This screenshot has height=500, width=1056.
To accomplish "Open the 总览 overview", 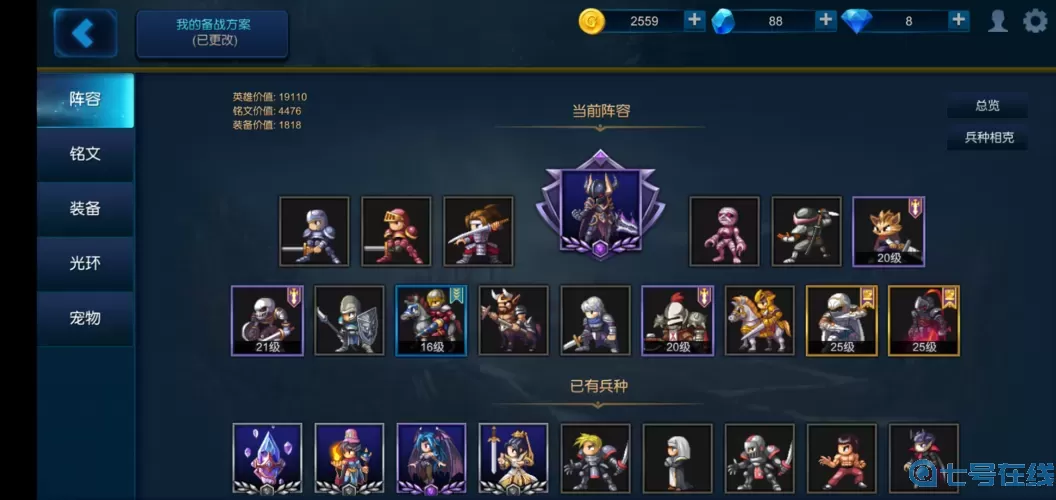I will tap(987, 106).
